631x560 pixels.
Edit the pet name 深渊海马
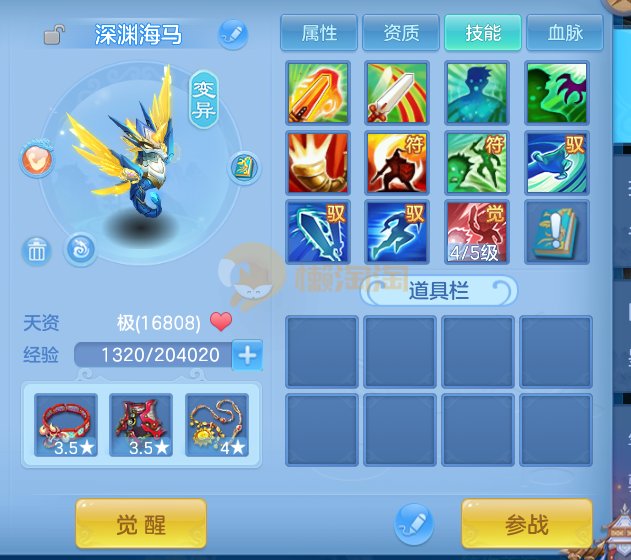pos(232,34)
